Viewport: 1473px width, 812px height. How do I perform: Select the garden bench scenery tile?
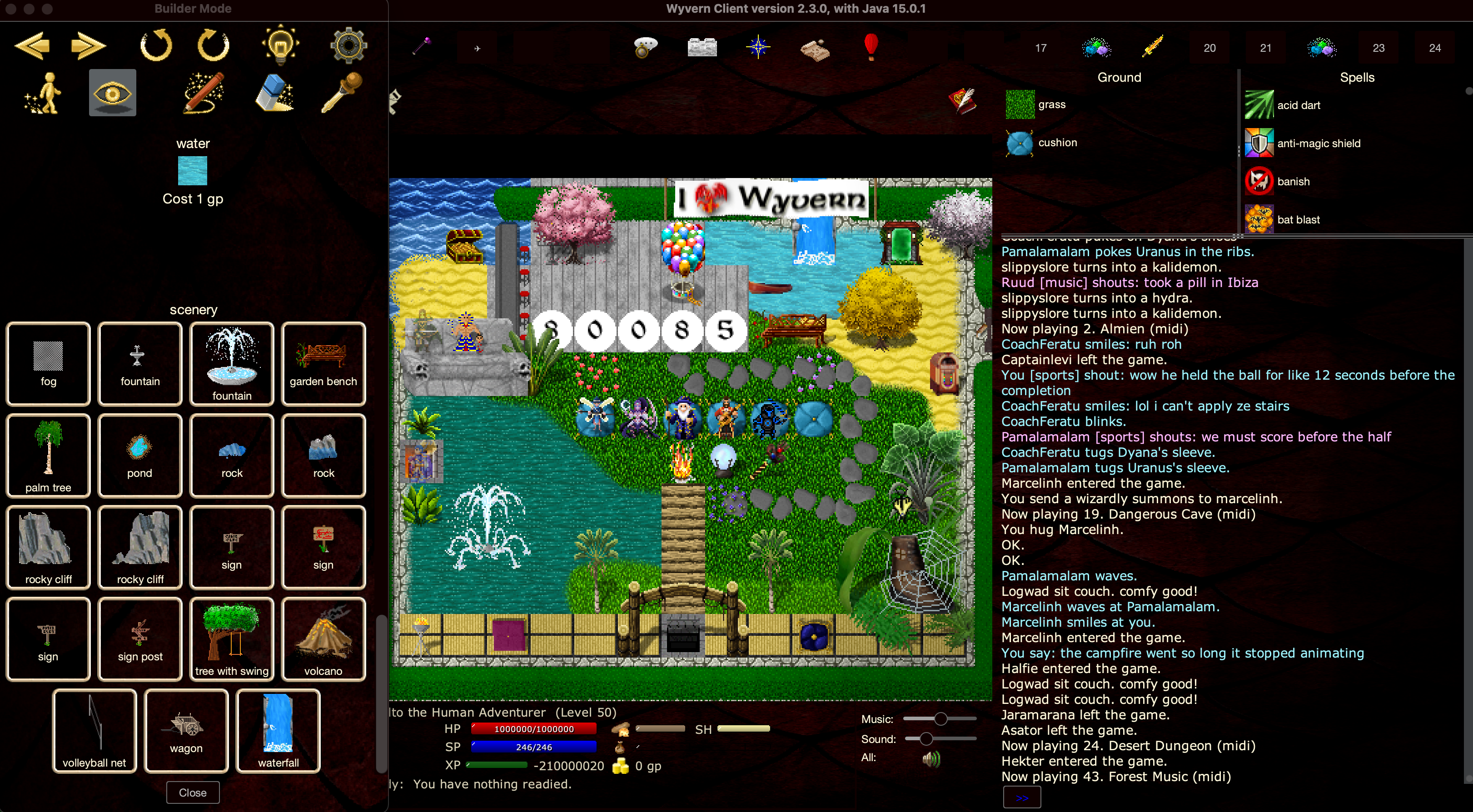pyautogui.click(x=323, y=364)
